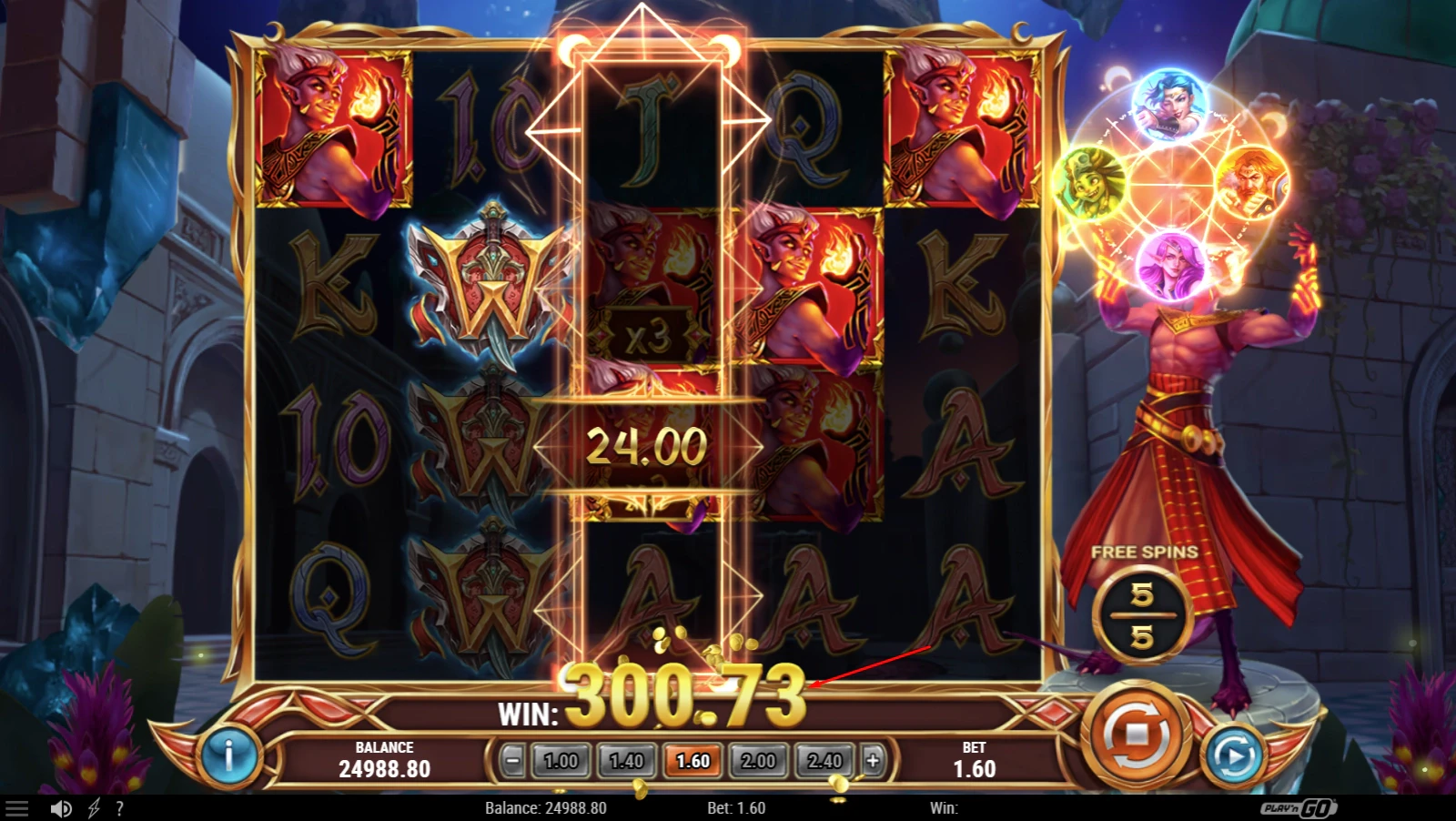The image size is (1456, 821).
Task: Pick the 2.40 bet option
Action: click(824, 760)
